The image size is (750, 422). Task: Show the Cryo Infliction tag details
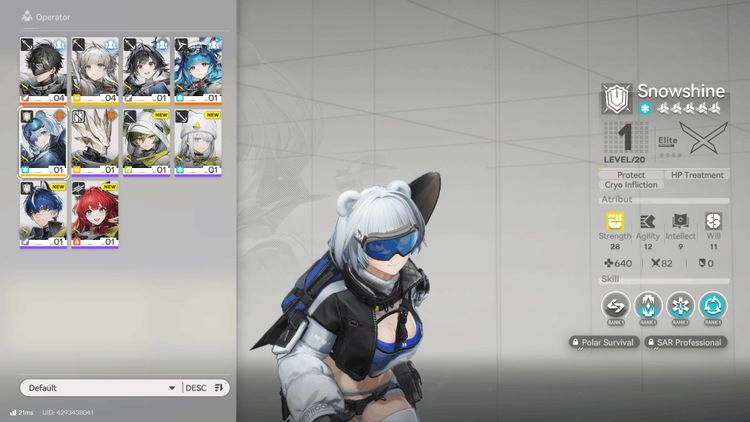631,185
